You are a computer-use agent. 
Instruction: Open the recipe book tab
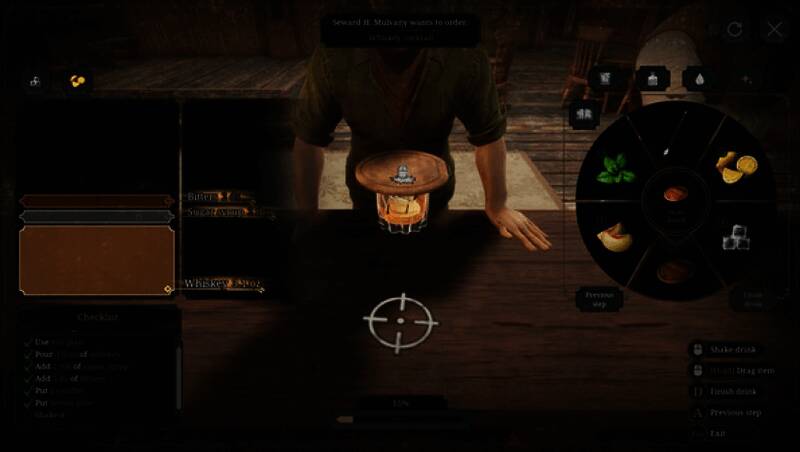(584, 114)
